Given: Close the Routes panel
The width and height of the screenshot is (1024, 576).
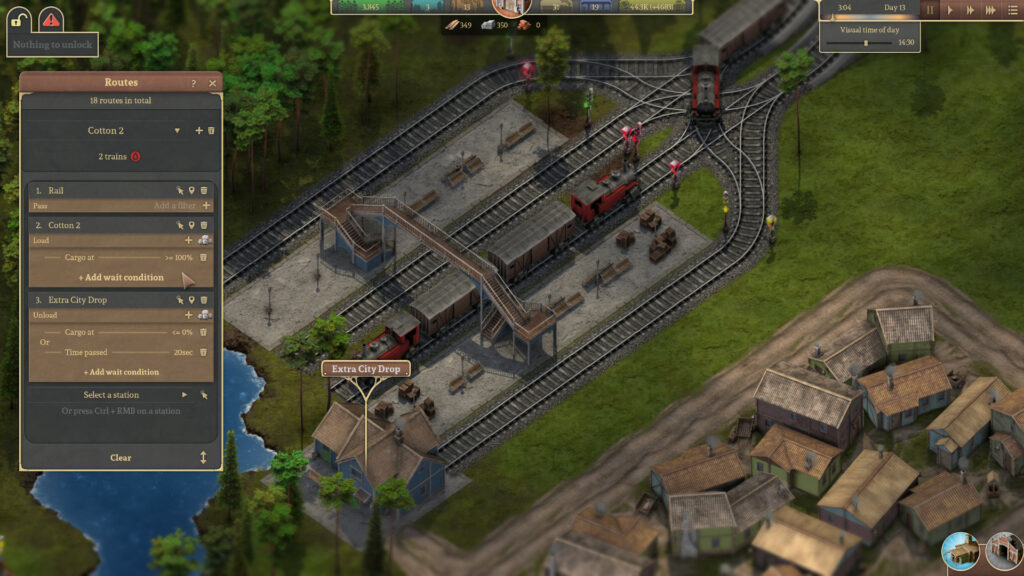Looking at the screenshot, I should (212, 83).
